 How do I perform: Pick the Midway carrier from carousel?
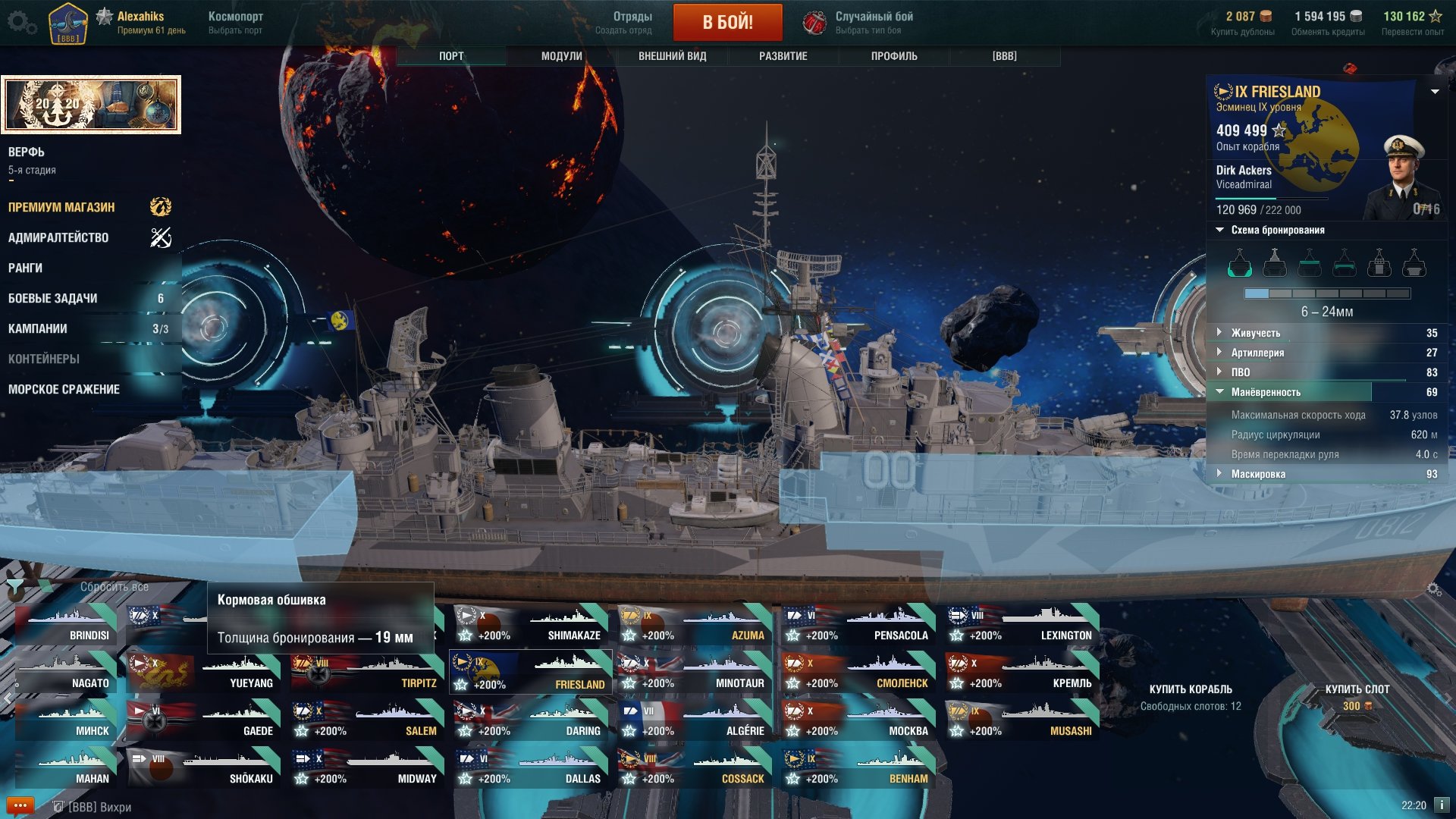tap(367, 769)
